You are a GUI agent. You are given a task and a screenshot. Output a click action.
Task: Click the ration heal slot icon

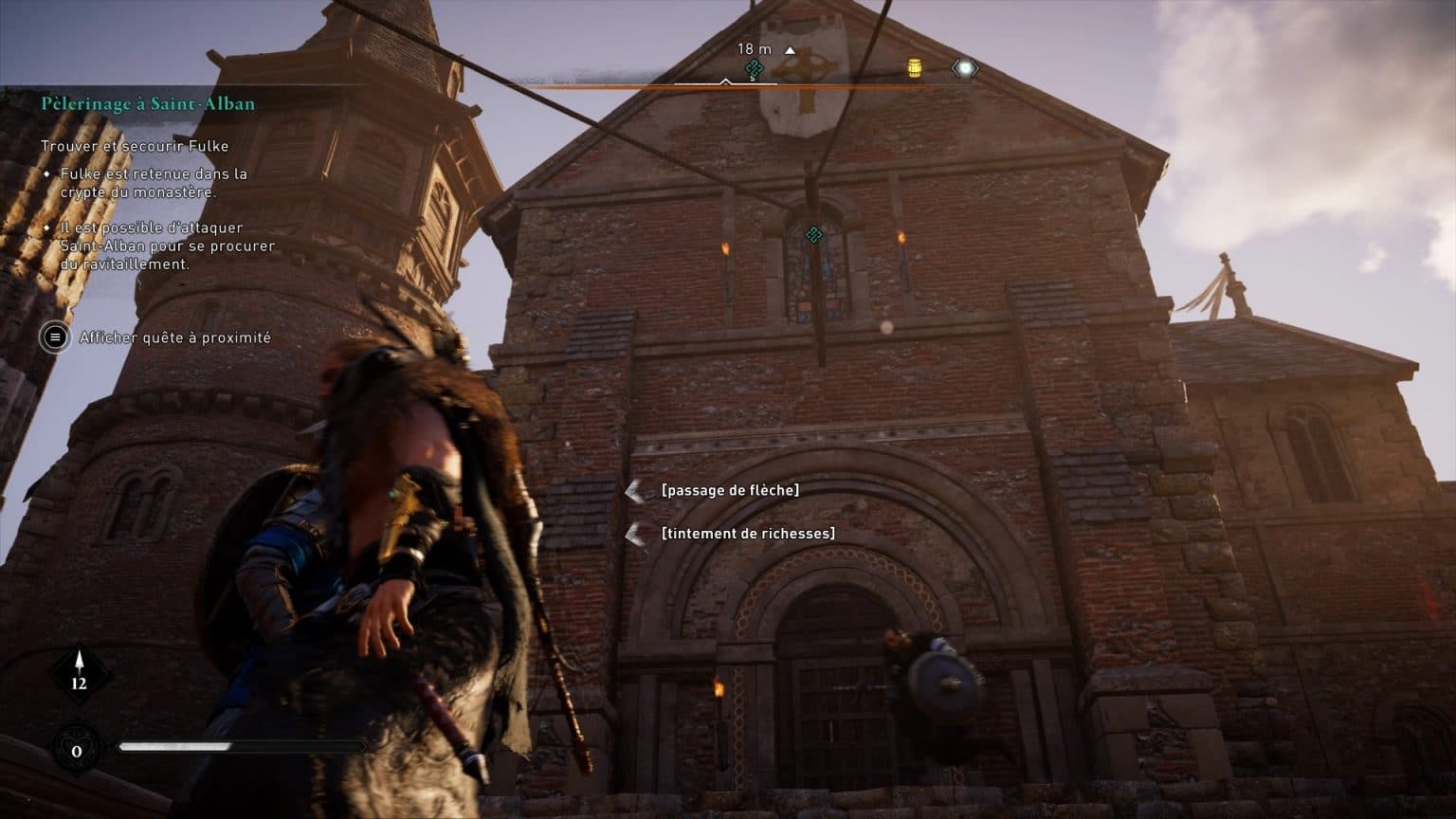click(77, 750)
